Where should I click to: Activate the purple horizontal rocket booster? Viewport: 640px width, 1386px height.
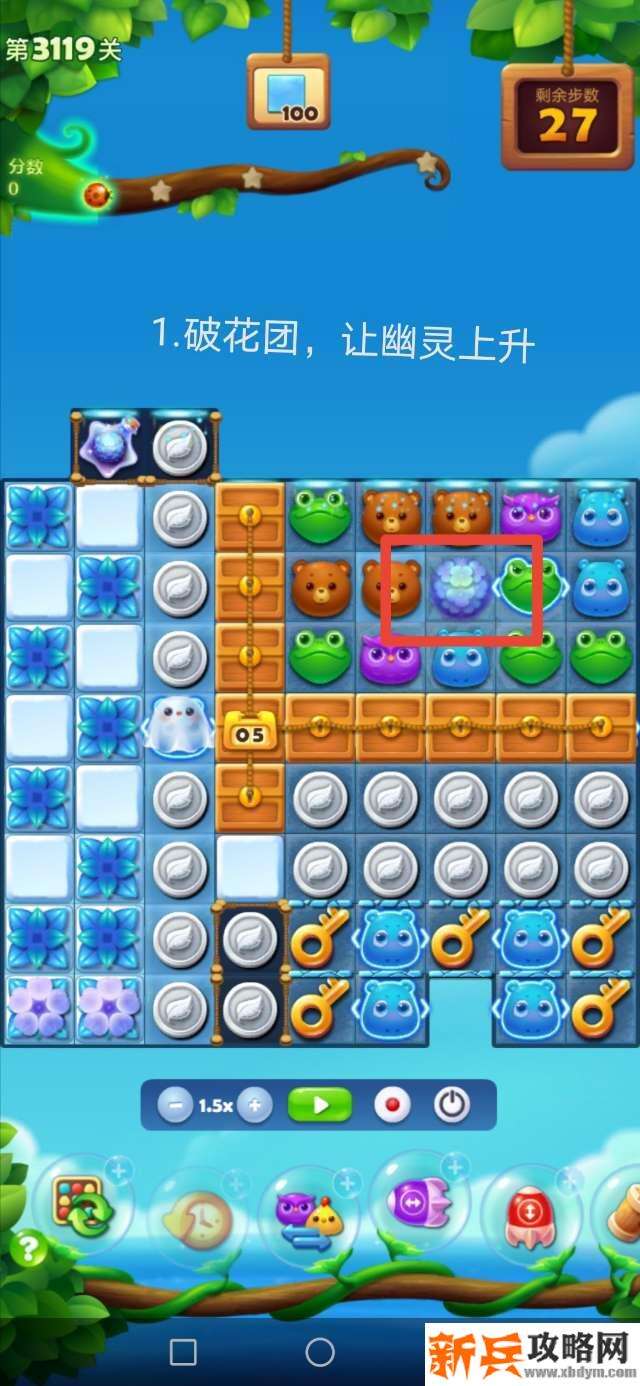pyautogui.click(x=420, y=1203)
